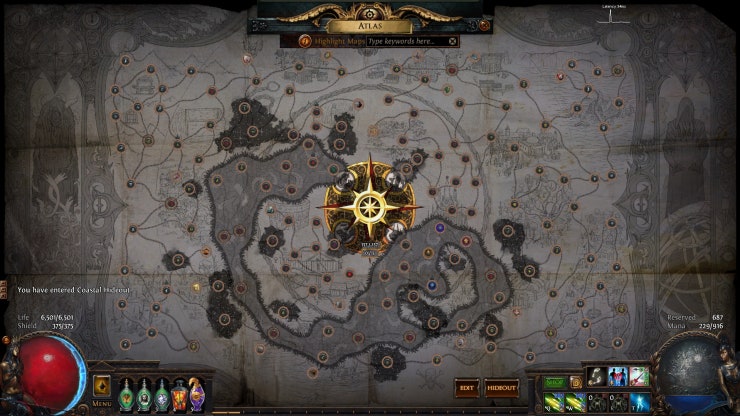Go to Hideout using the Hideout button

pos(501,387)
